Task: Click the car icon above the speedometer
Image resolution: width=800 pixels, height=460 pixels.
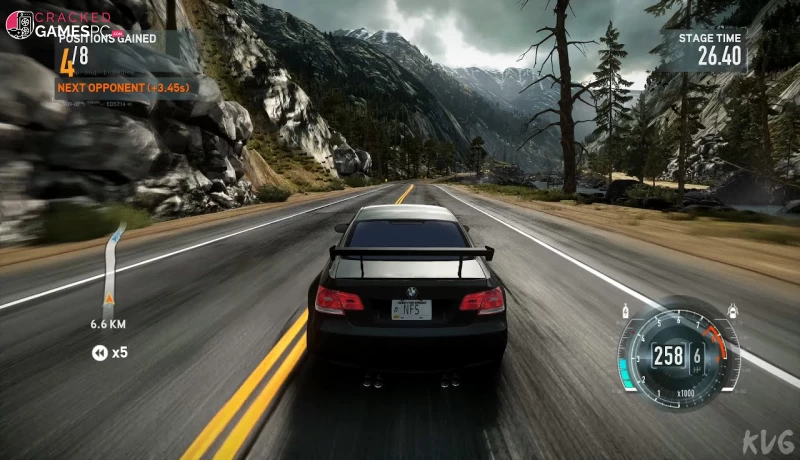Action: pyautogui.click(x=733, y=308)
